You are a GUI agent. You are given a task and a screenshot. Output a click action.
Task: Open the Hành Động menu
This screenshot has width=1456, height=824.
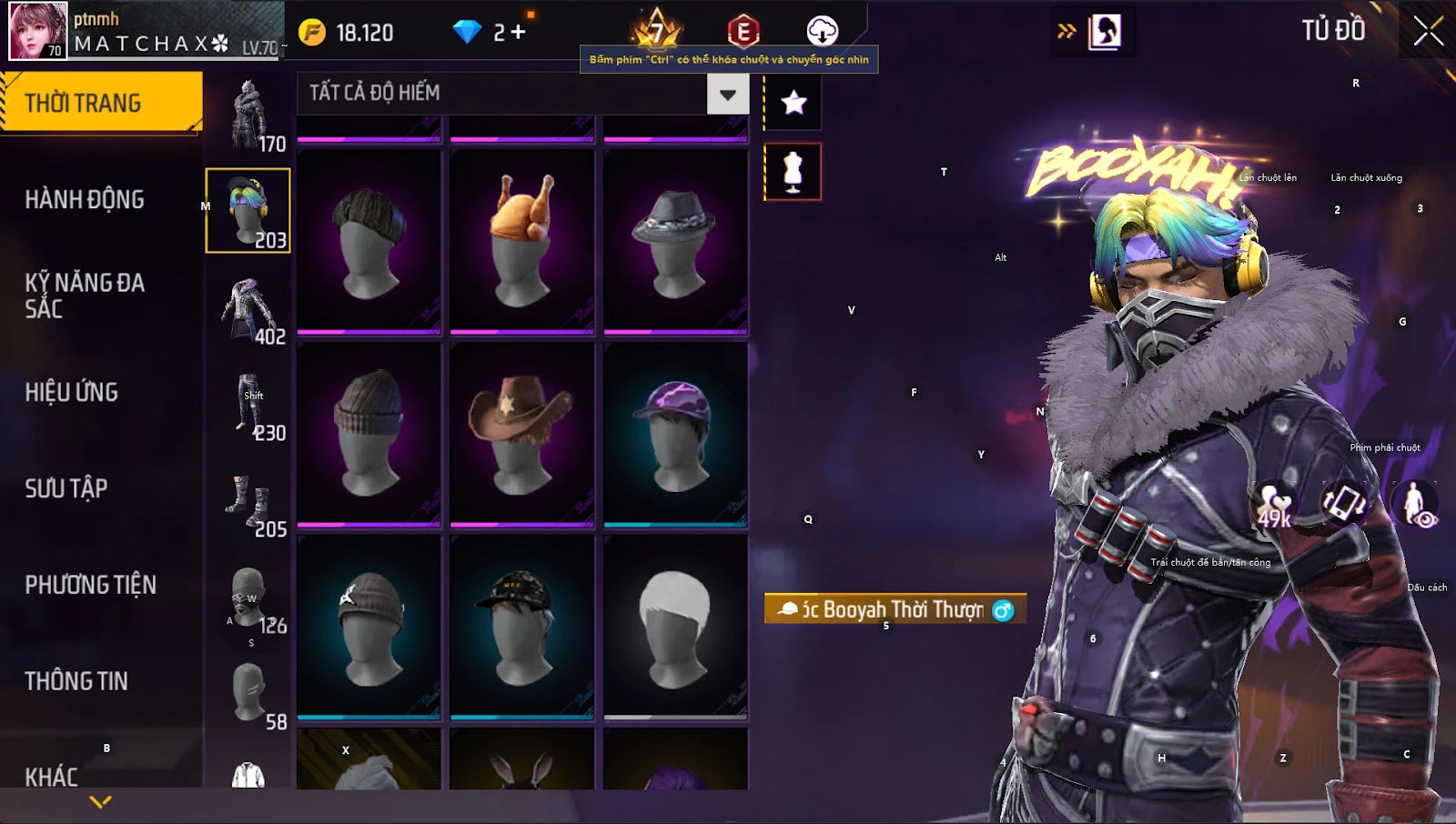click(x=85, y=199)
